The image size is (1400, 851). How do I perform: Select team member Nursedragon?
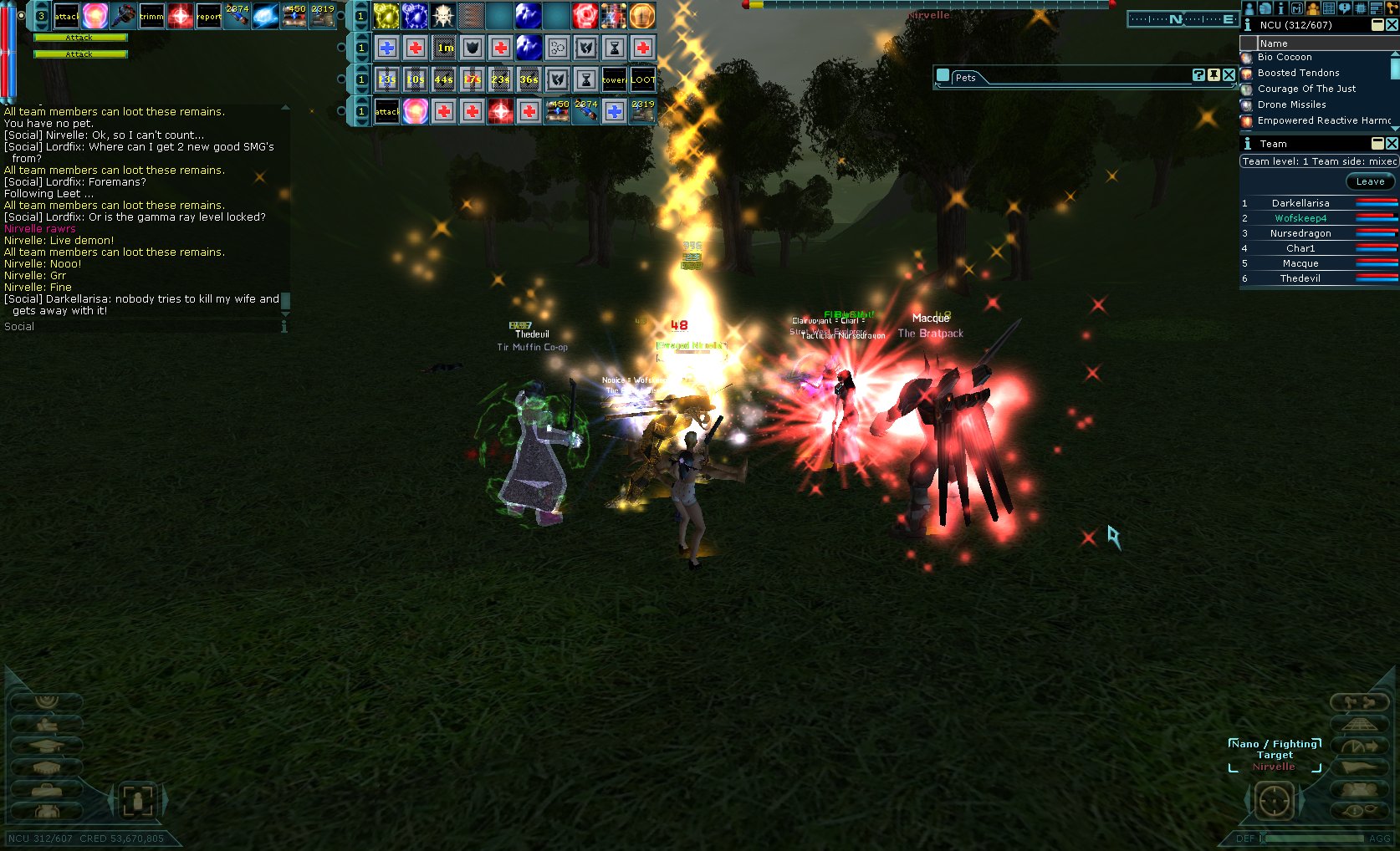tap(1300, 233)
